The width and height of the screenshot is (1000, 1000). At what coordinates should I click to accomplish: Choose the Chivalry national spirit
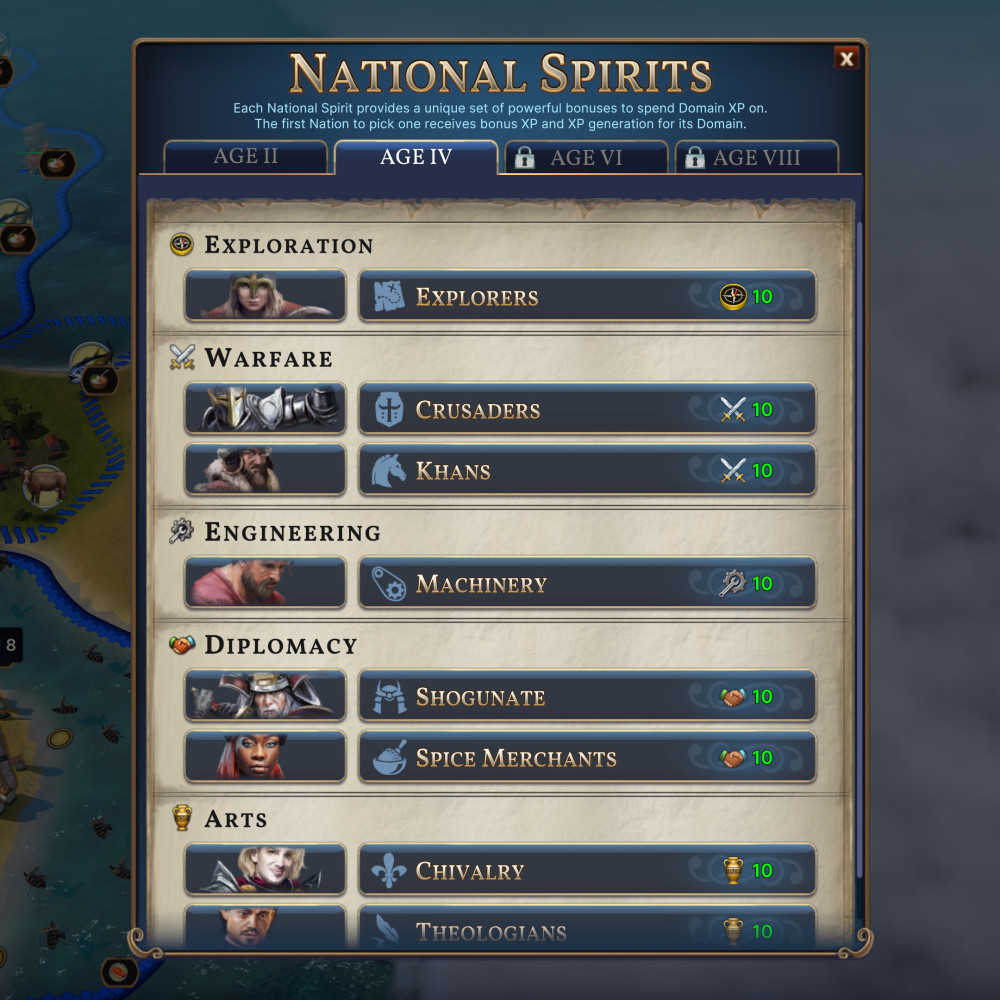(x=586, y=871)
